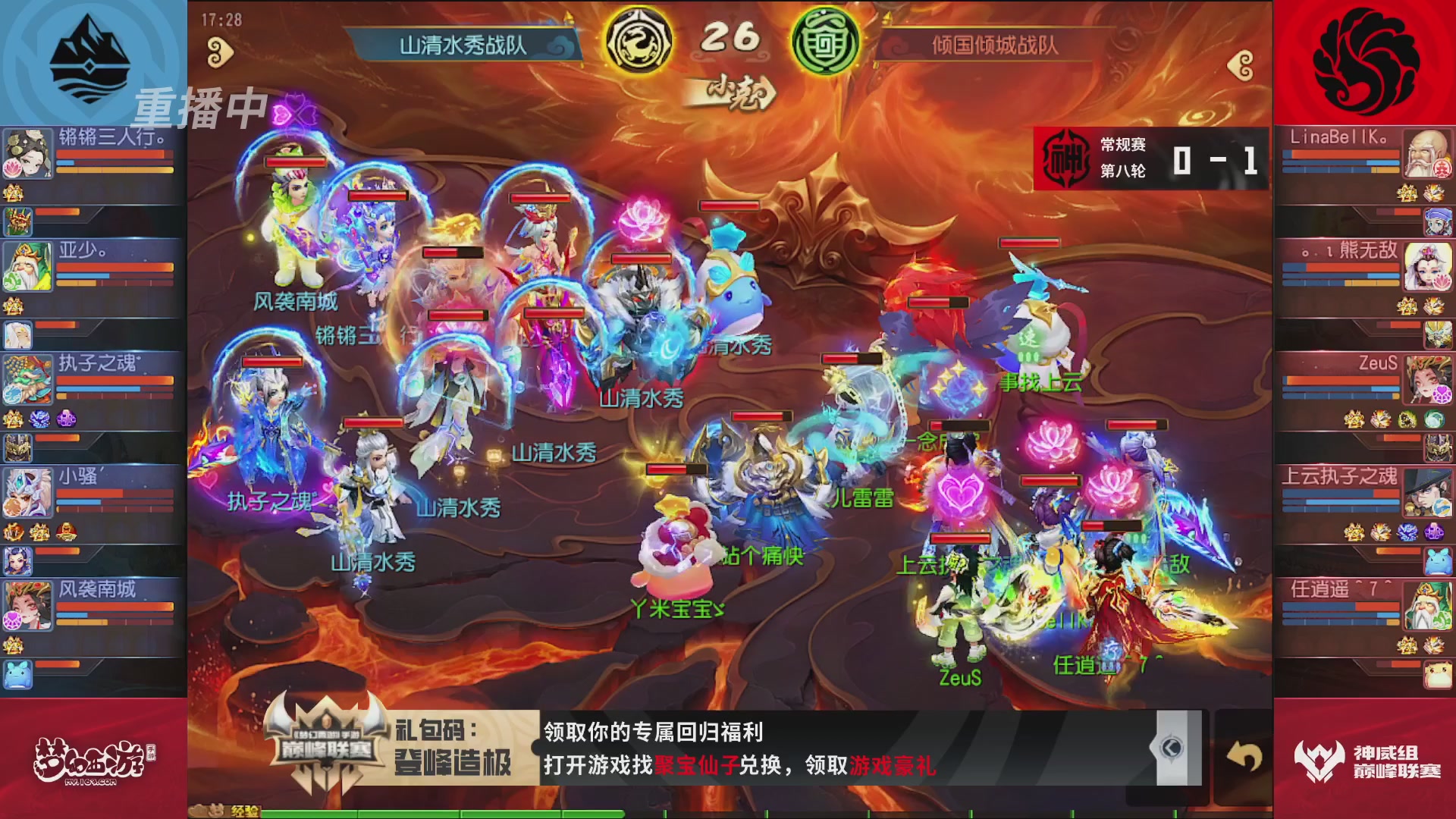Select the 山清水秀战队 team name banner
1456x819 pixels.
point(464,43)
